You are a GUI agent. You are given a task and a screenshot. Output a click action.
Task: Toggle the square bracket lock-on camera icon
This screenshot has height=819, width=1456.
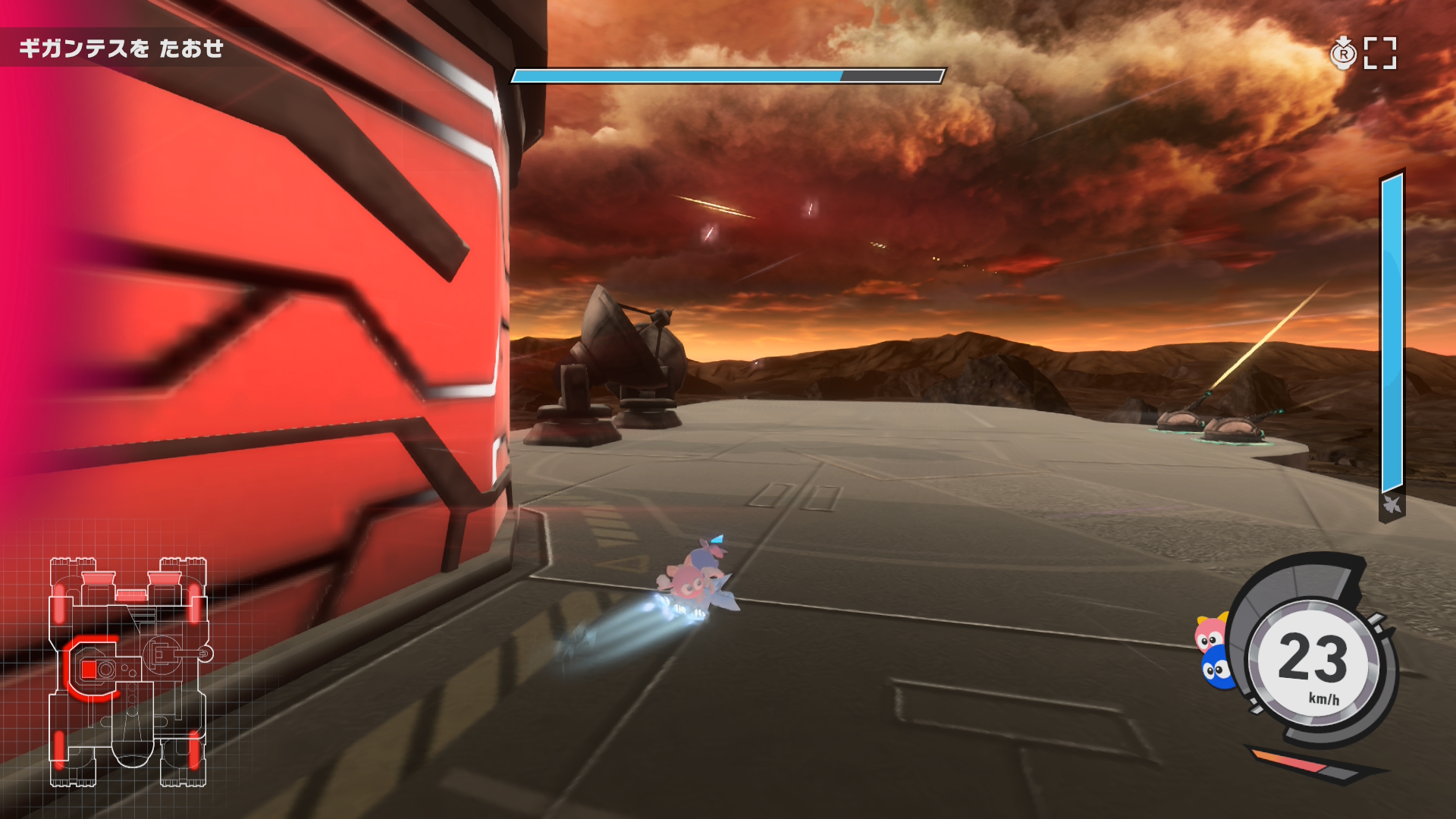1379,53
